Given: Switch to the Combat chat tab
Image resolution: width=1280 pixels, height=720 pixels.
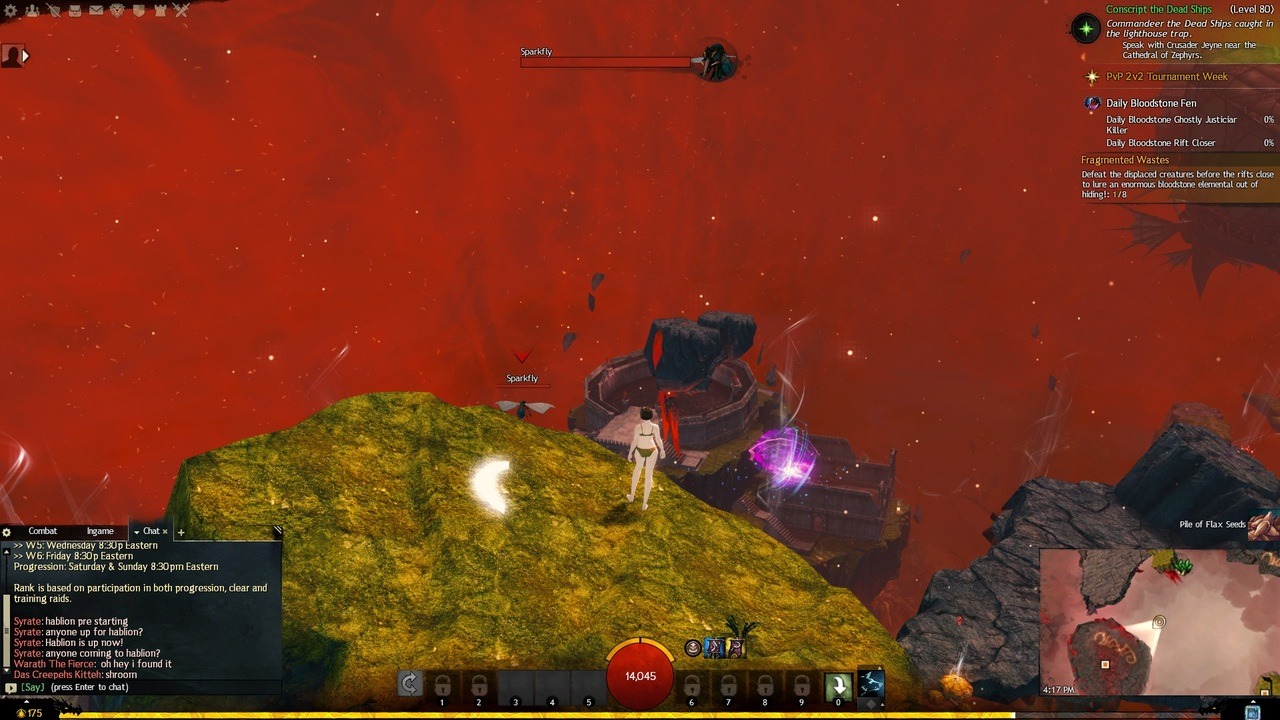Looking at the screenshot, I should click(x=42, y=531).
